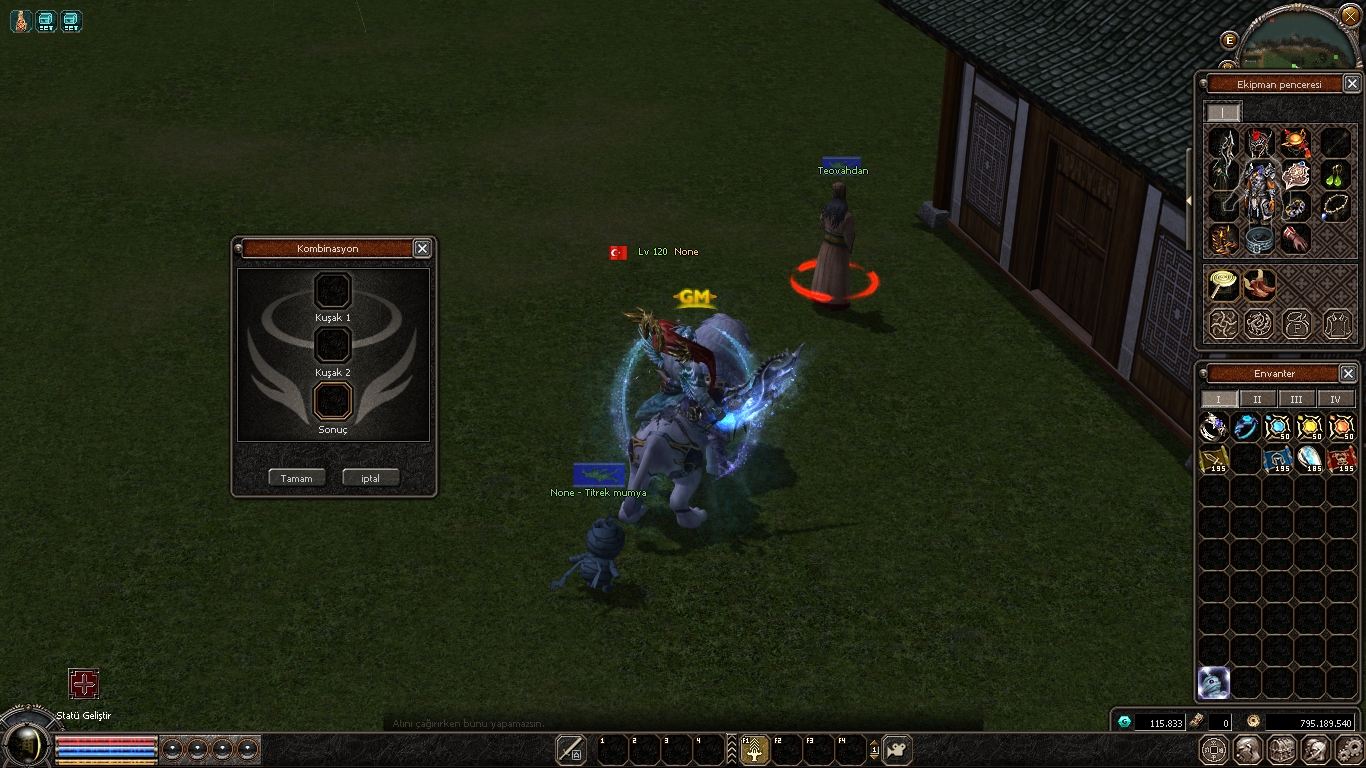Select the equipped armor in the equipment window
Image resolution: width=1366 pixels, height=768 pixels.
tap(1260, 191)
